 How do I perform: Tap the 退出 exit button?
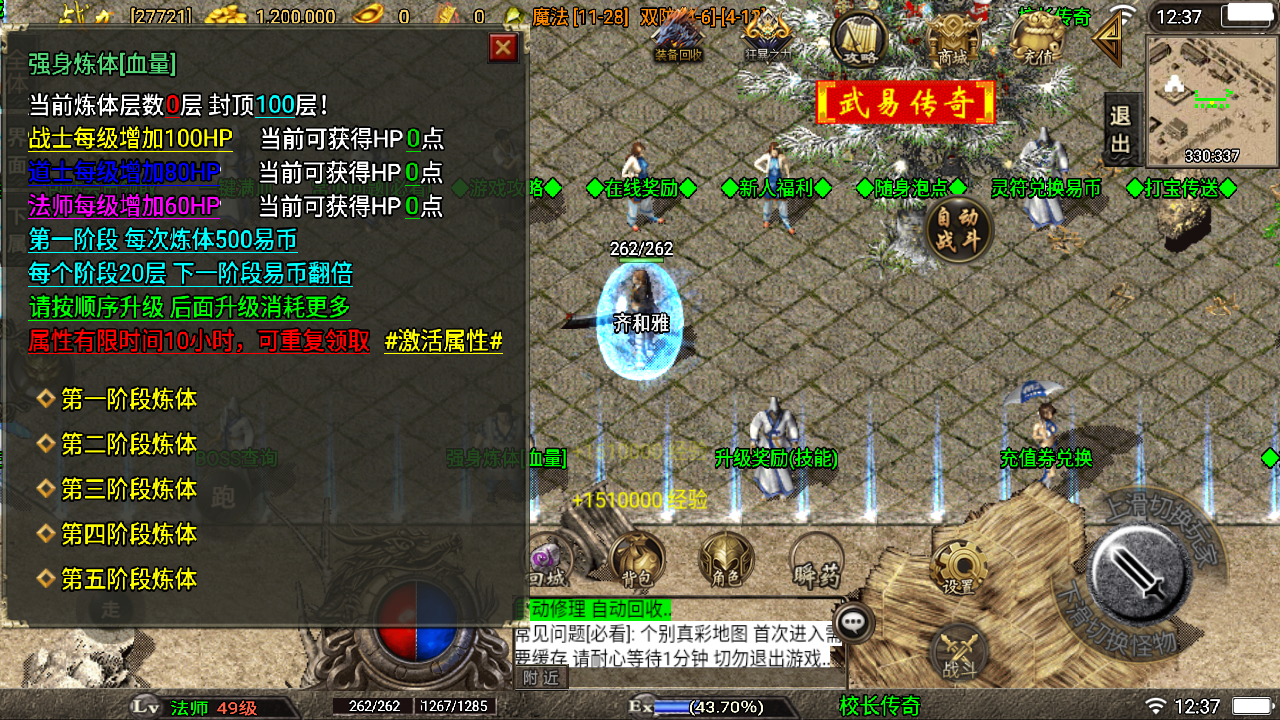click(1121, 130)
